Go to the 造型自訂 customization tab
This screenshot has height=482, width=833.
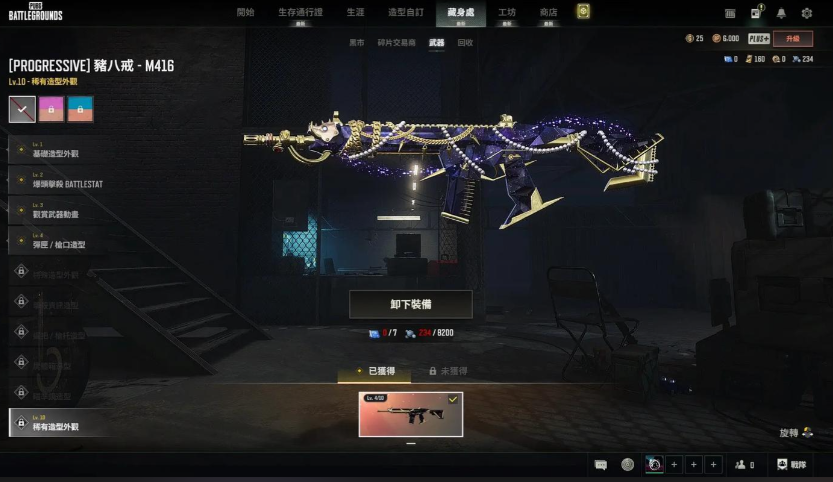[x=404, y=12]
